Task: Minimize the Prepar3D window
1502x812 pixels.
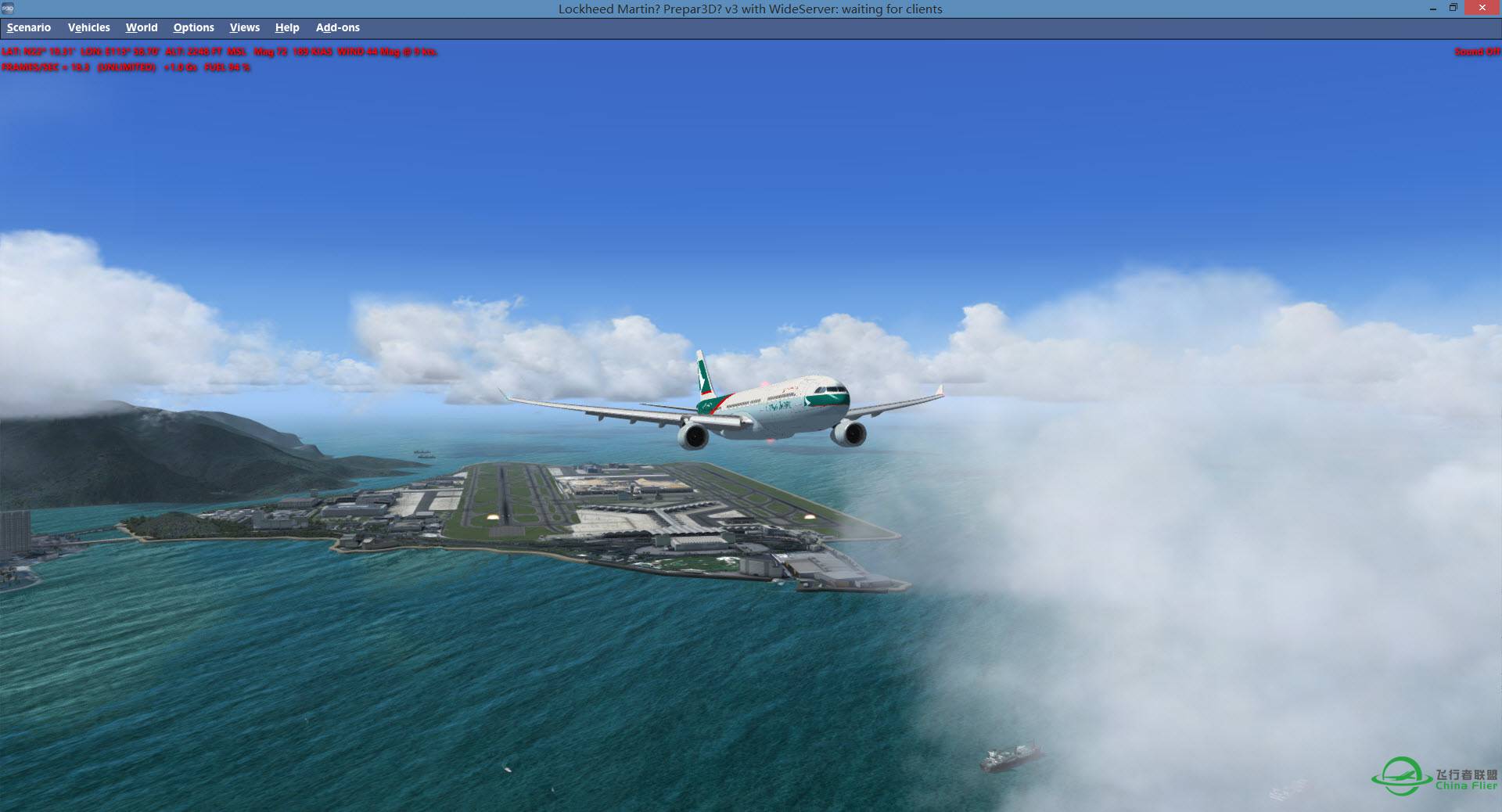Action: pyautogui.click(x=1433, y=9)
